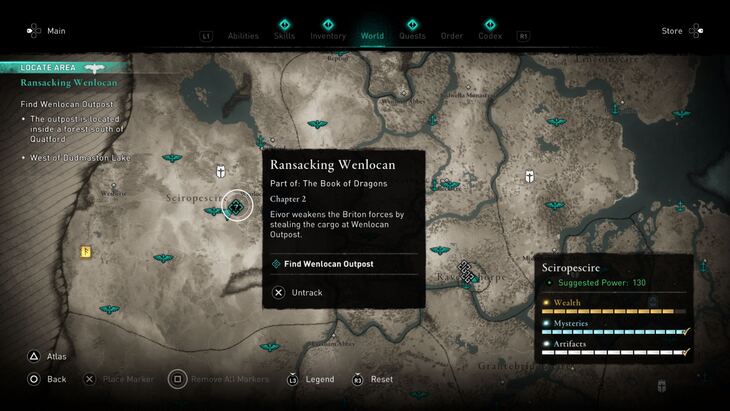Select the World tab
Screen dimensions: 730x411
(372, 36)
